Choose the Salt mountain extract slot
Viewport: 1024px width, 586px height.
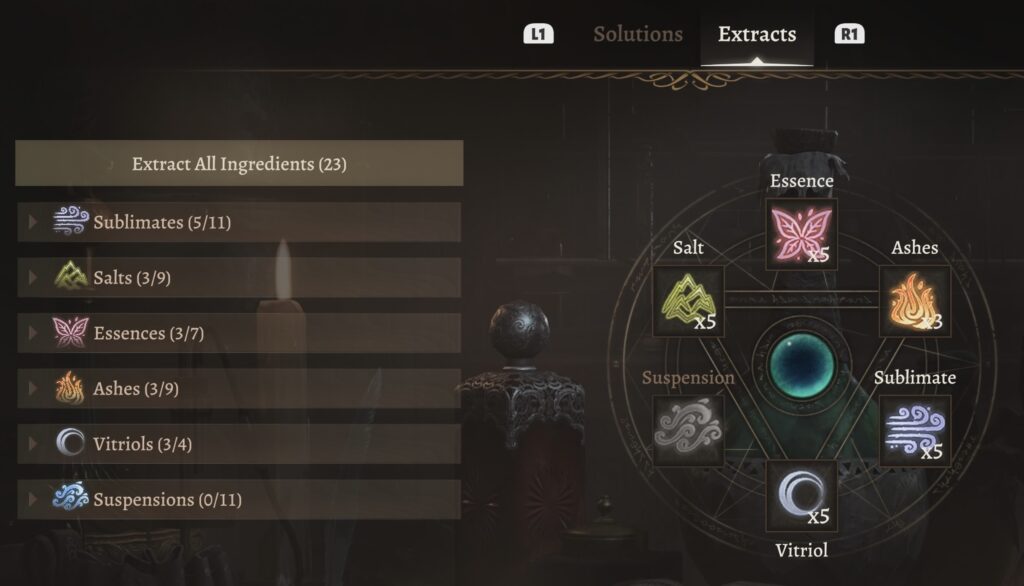tap(688, 301)
